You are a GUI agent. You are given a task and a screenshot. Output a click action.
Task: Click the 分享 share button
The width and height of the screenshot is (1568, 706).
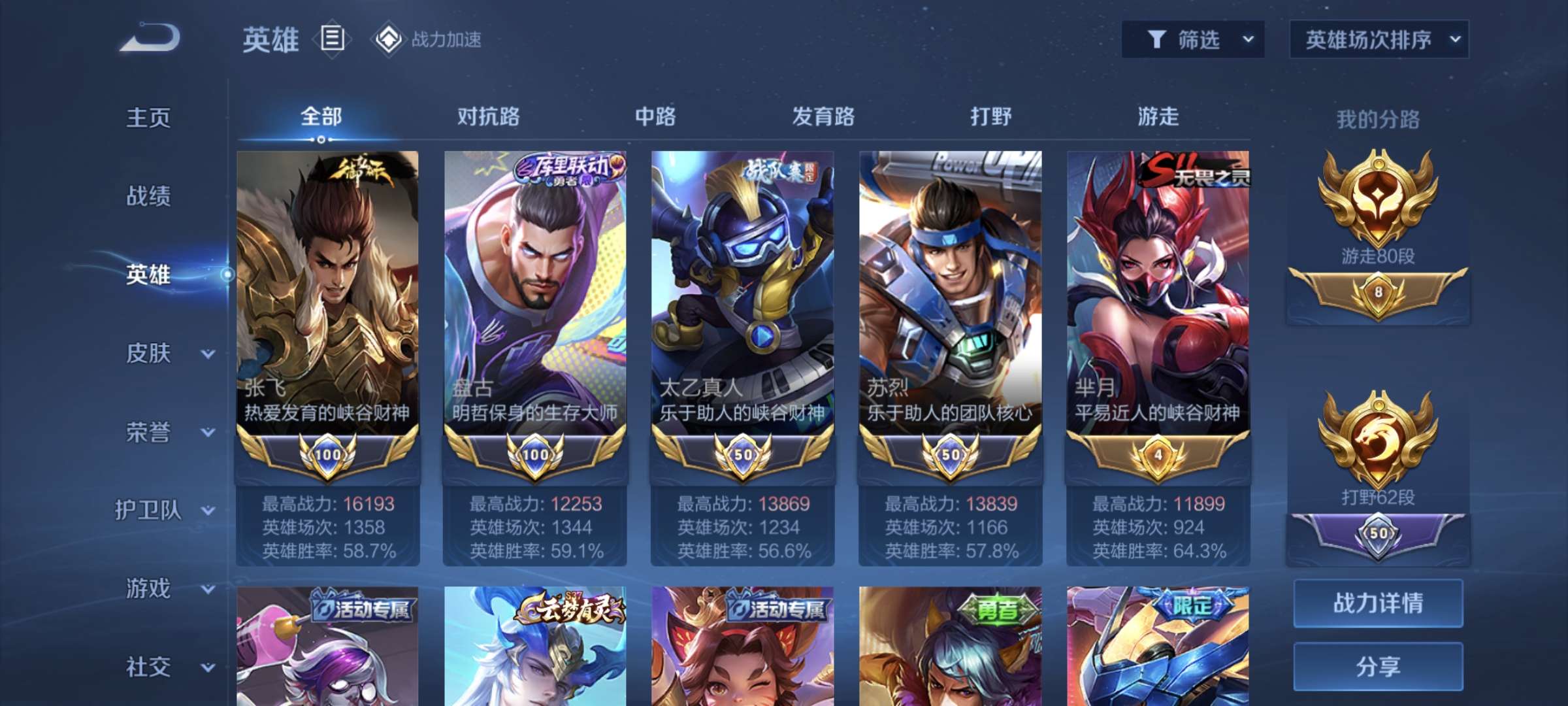pyautogui.click(x=1378, y=666)
